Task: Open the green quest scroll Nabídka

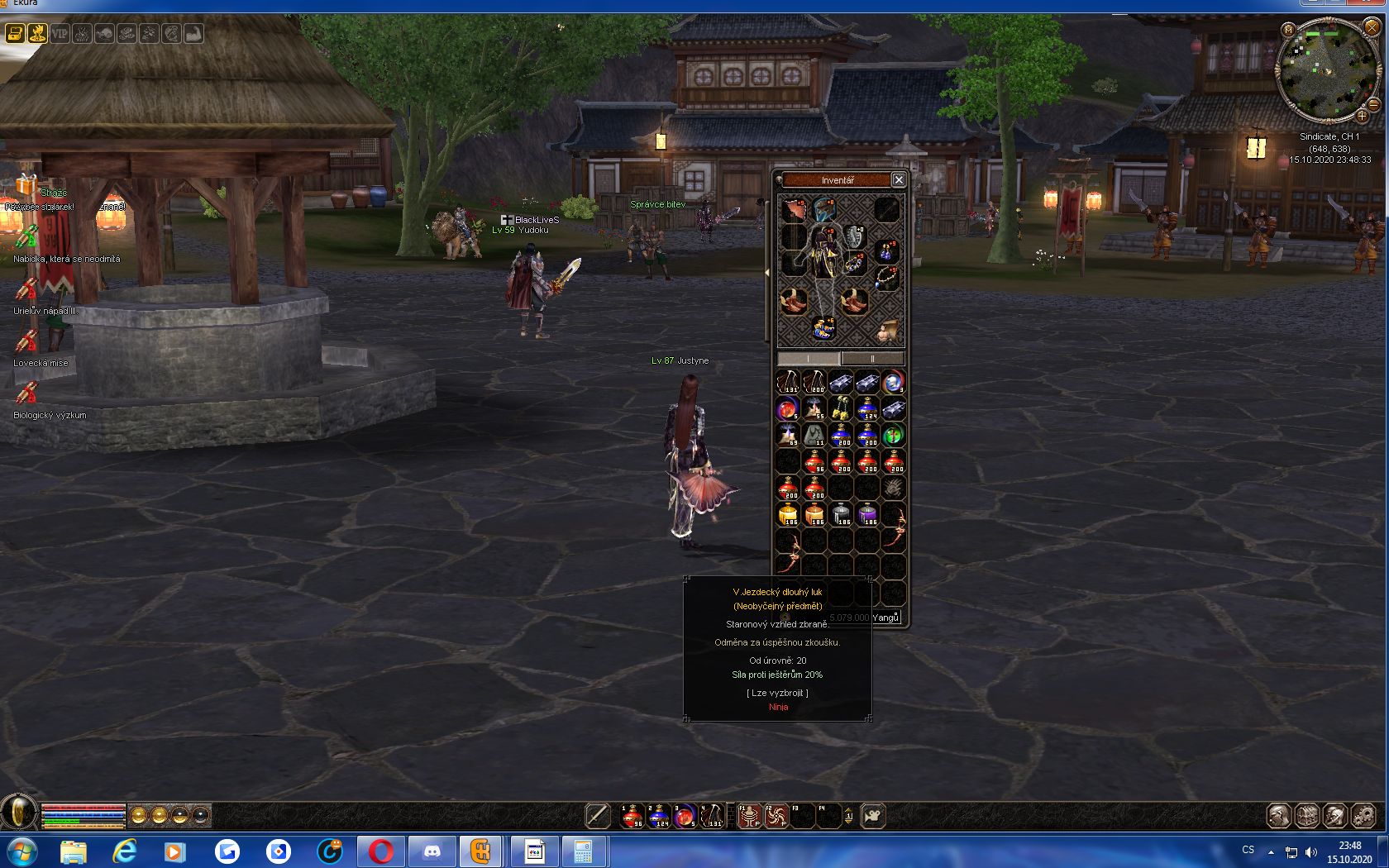Action: point(26,236)
